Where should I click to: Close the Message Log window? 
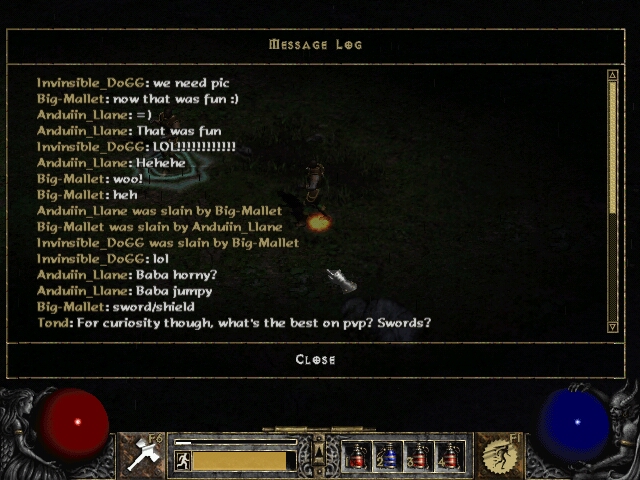tap(315, 360)
